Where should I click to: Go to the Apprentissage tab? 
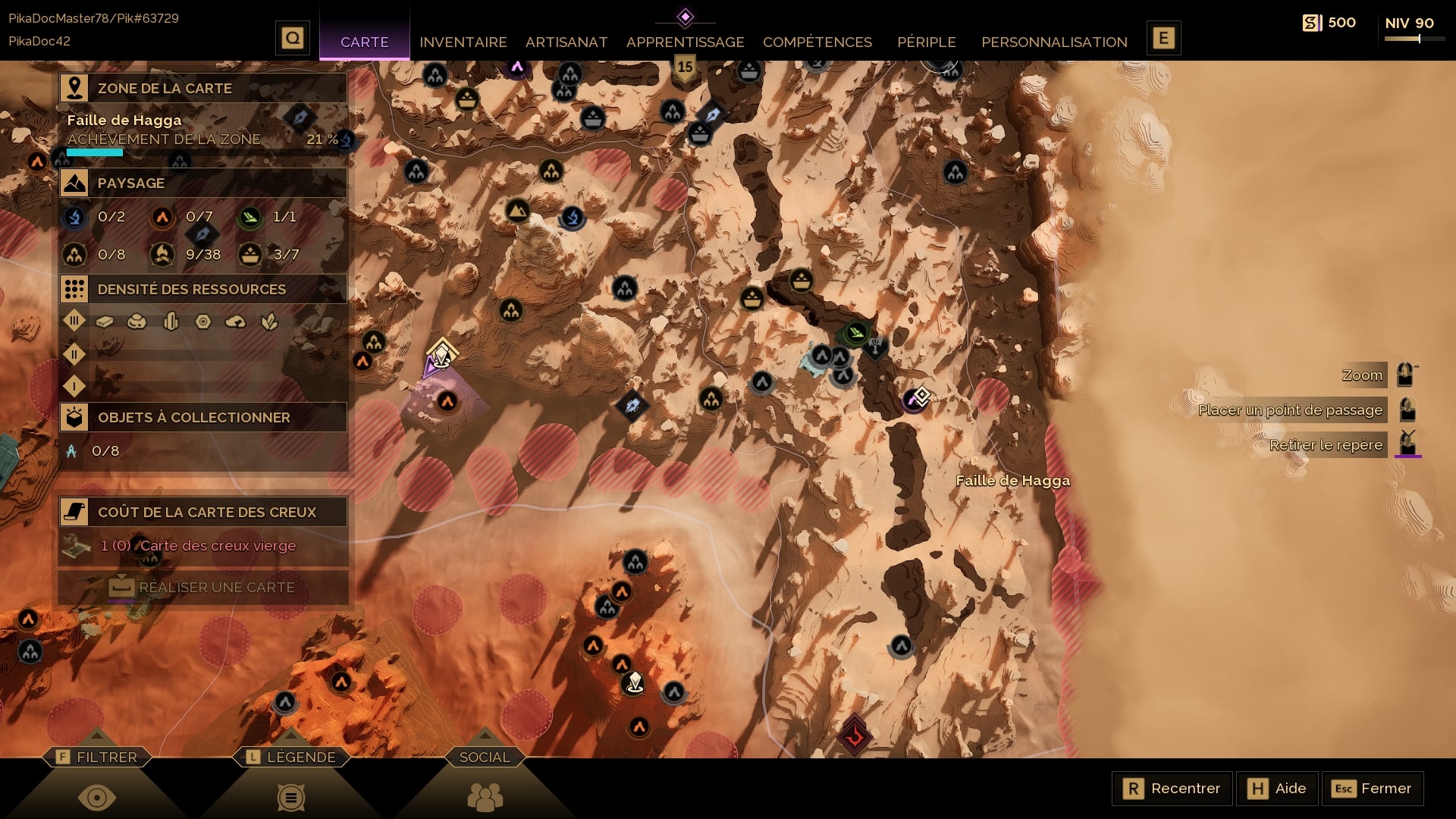point(685,42)
